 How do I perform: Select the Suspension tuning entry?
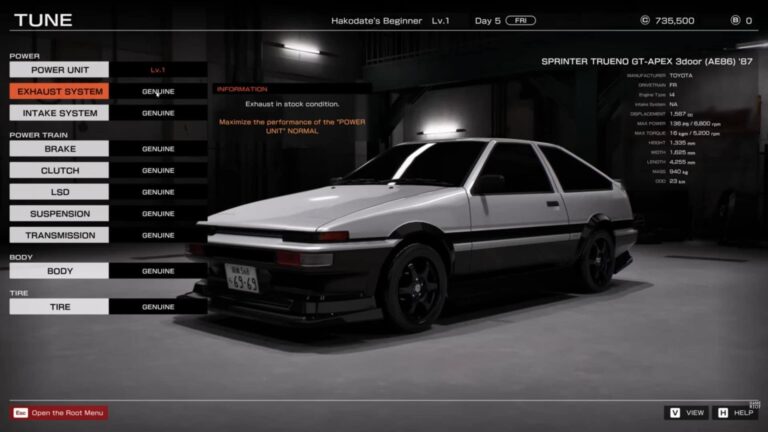[59, 214]
